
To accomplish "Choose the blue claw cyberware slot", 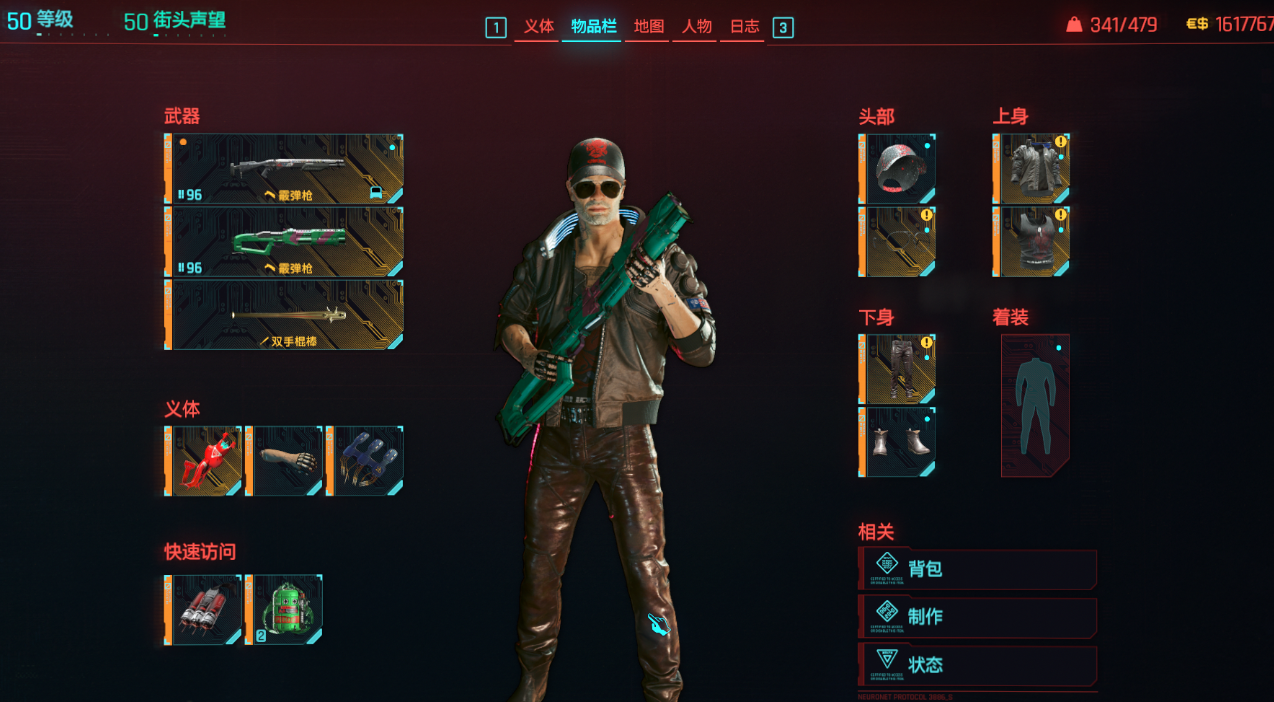I will [x=365, y=461].
